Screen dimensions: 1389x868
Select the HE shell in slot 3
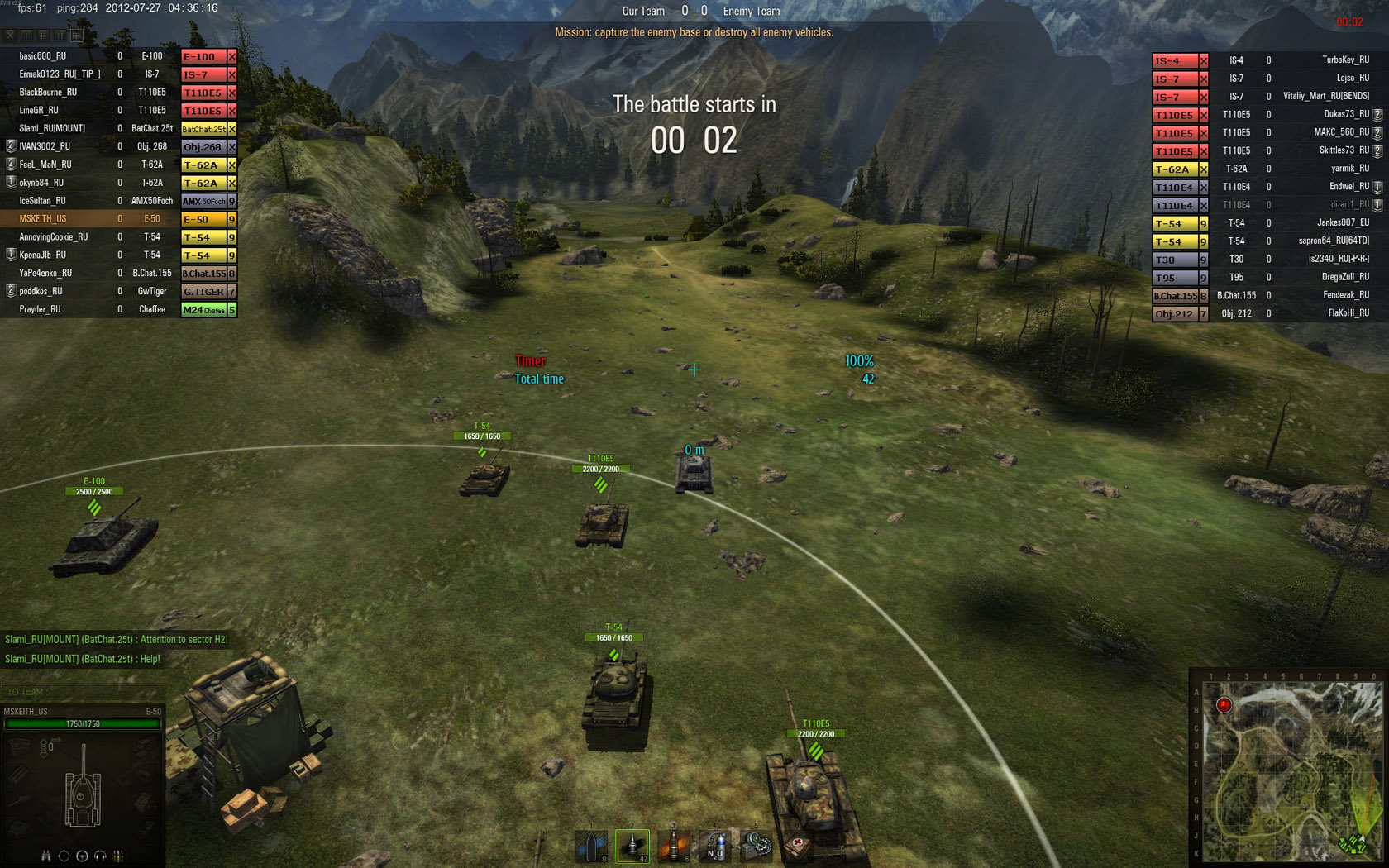tap(633, 845)
